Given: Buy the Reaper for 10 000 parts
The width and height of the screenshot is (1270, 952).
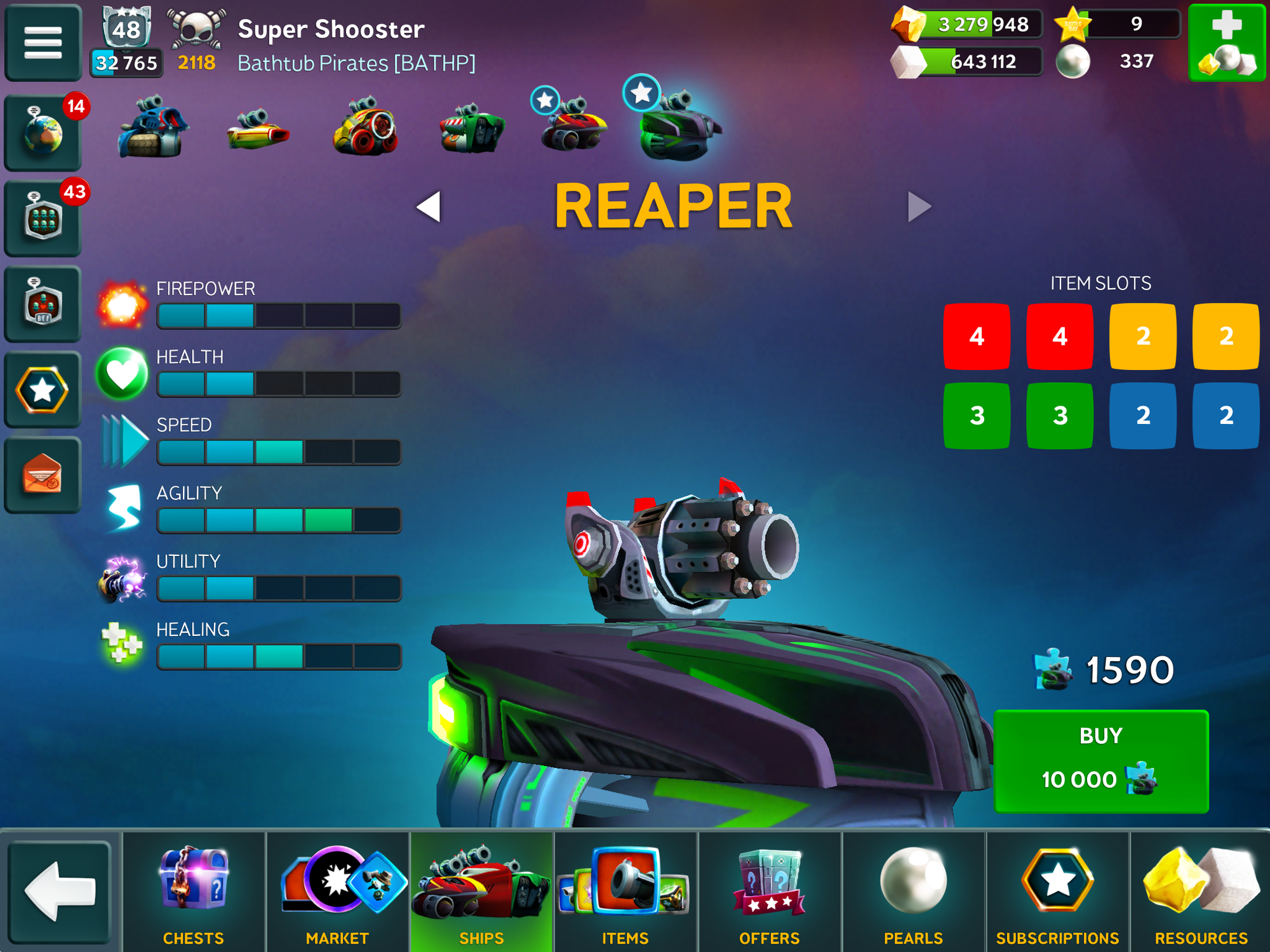Looking at the screenshot, I should 1100,761.
